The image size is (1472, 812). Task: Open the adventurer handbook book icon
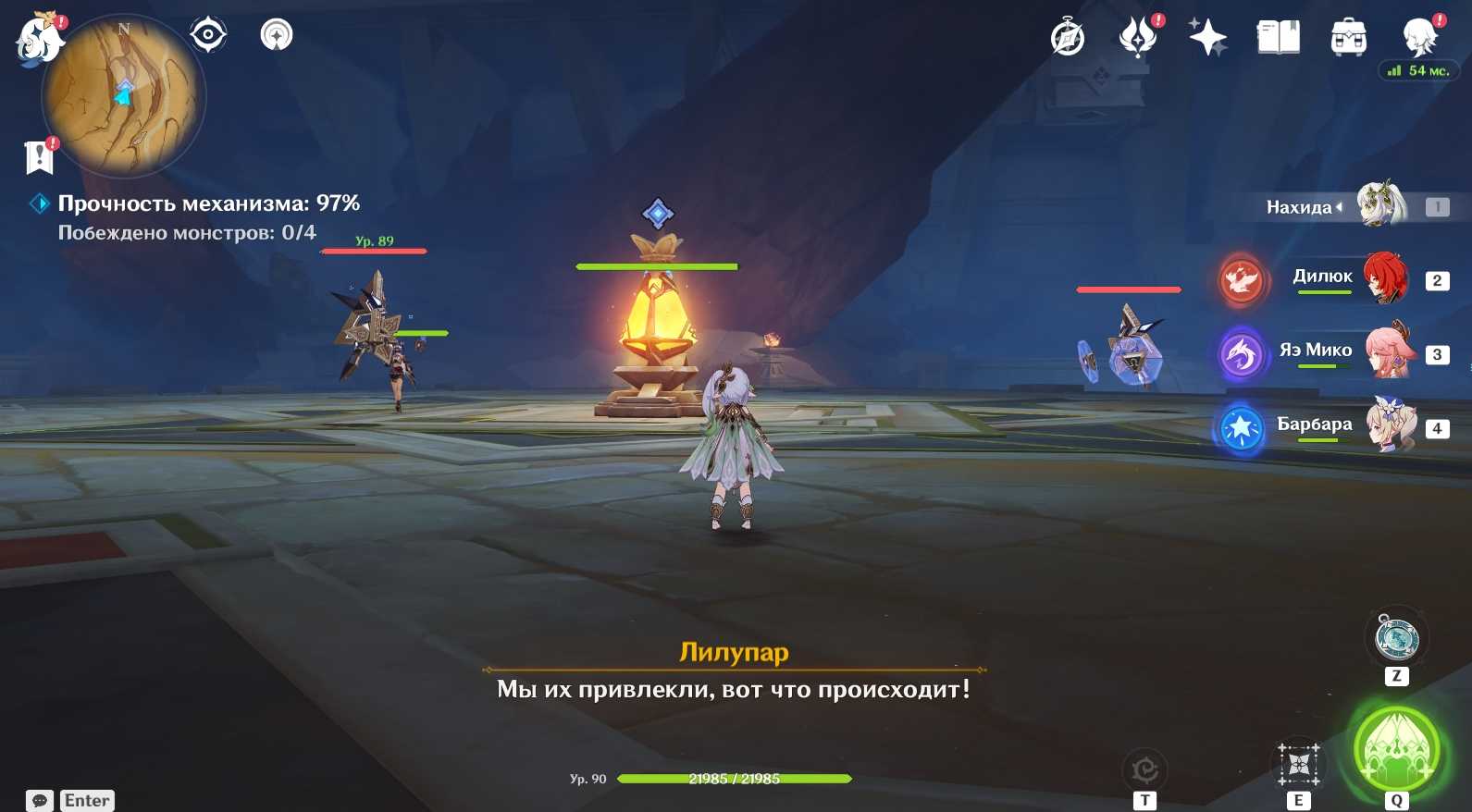point(1278,38)
